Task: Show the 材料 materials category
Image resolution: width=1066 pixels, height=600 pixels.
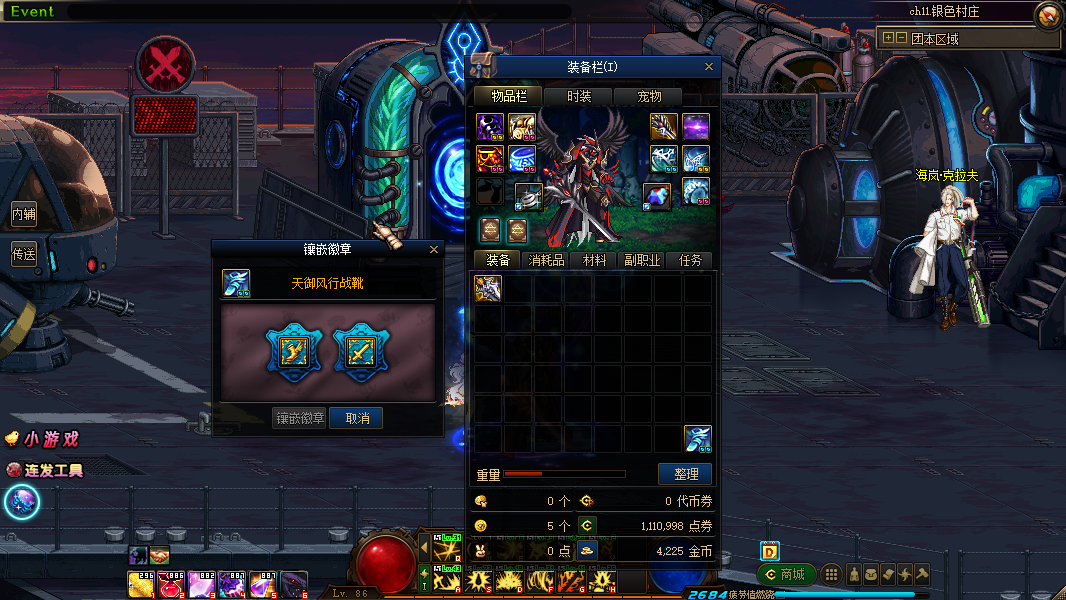Action: click(594, 260)
